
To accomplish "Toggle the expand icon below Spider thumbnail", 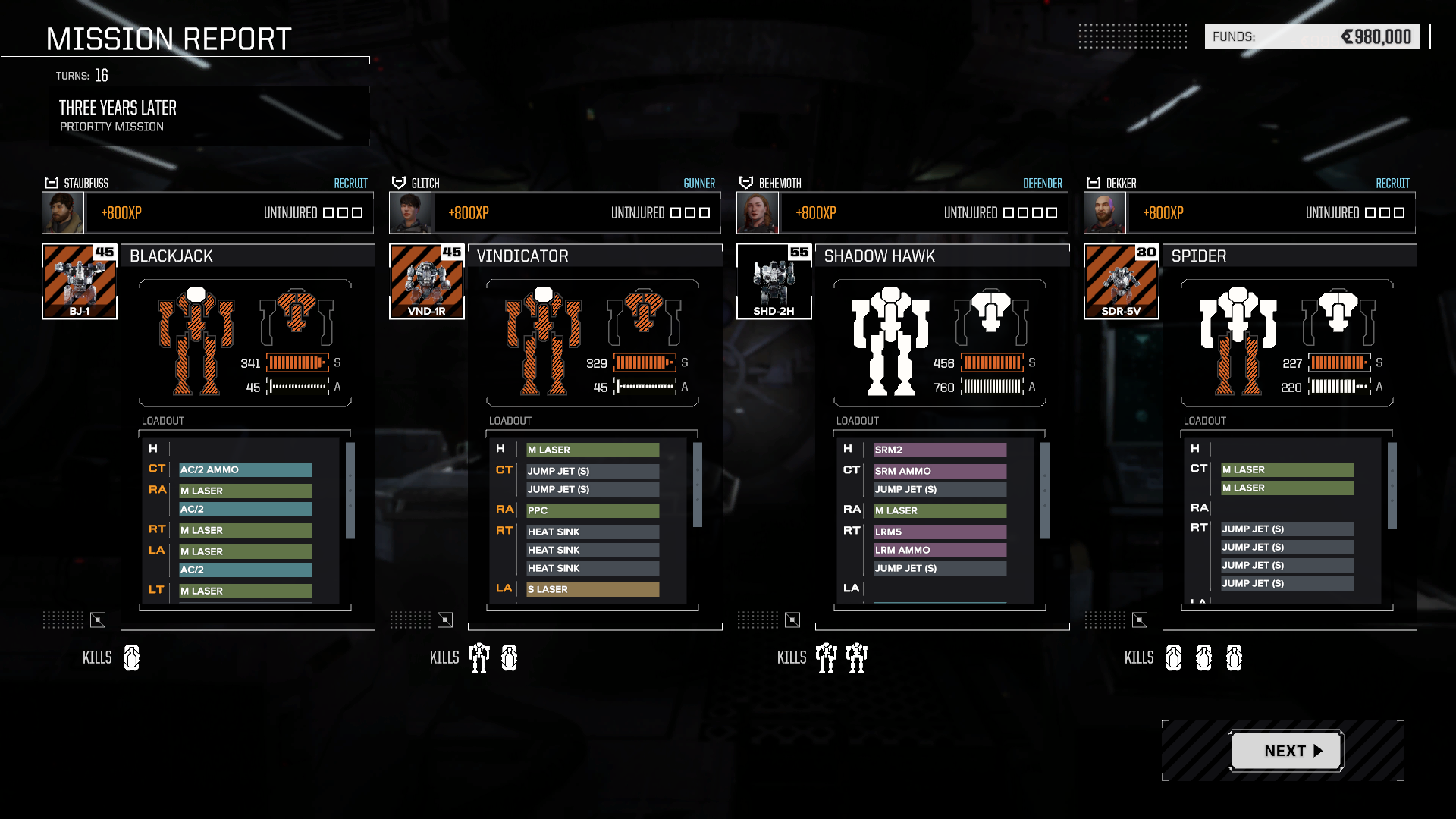I will pyautogui.click(x=1140, y=620).
